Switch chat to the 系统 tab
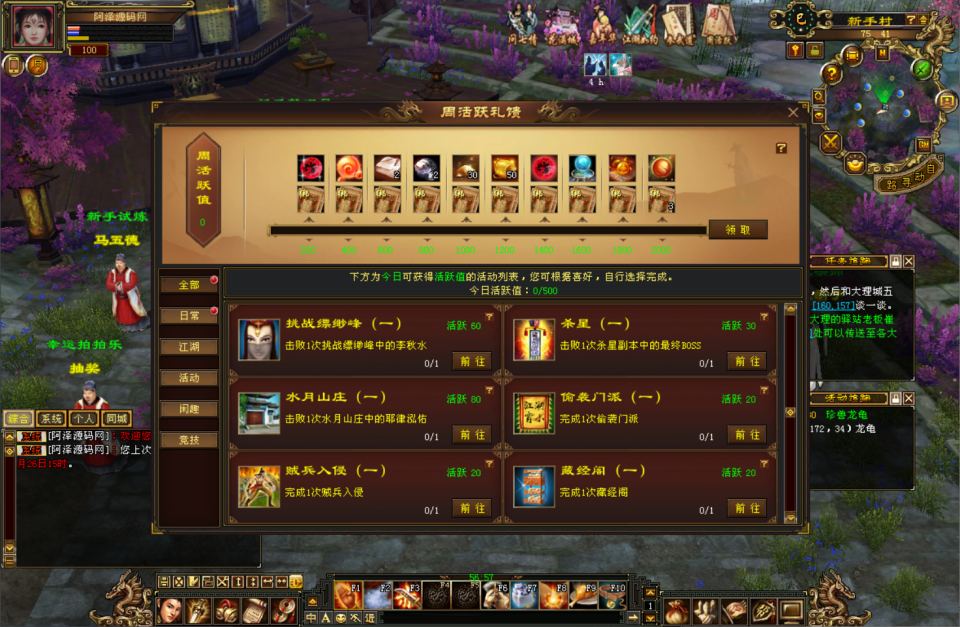 [51, 418]
